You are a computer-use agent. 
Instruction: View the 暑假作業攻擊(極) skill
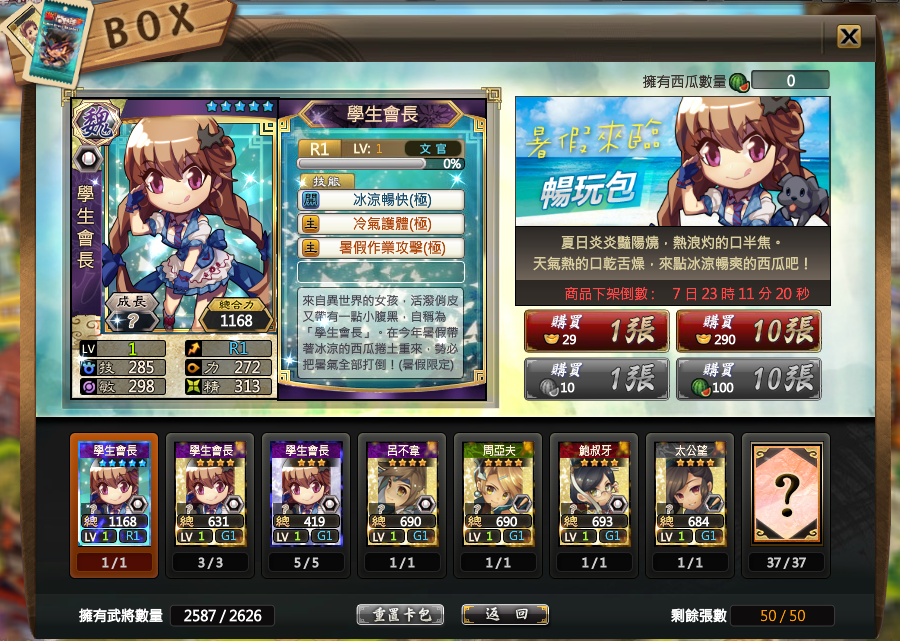[x=381, y=247]
